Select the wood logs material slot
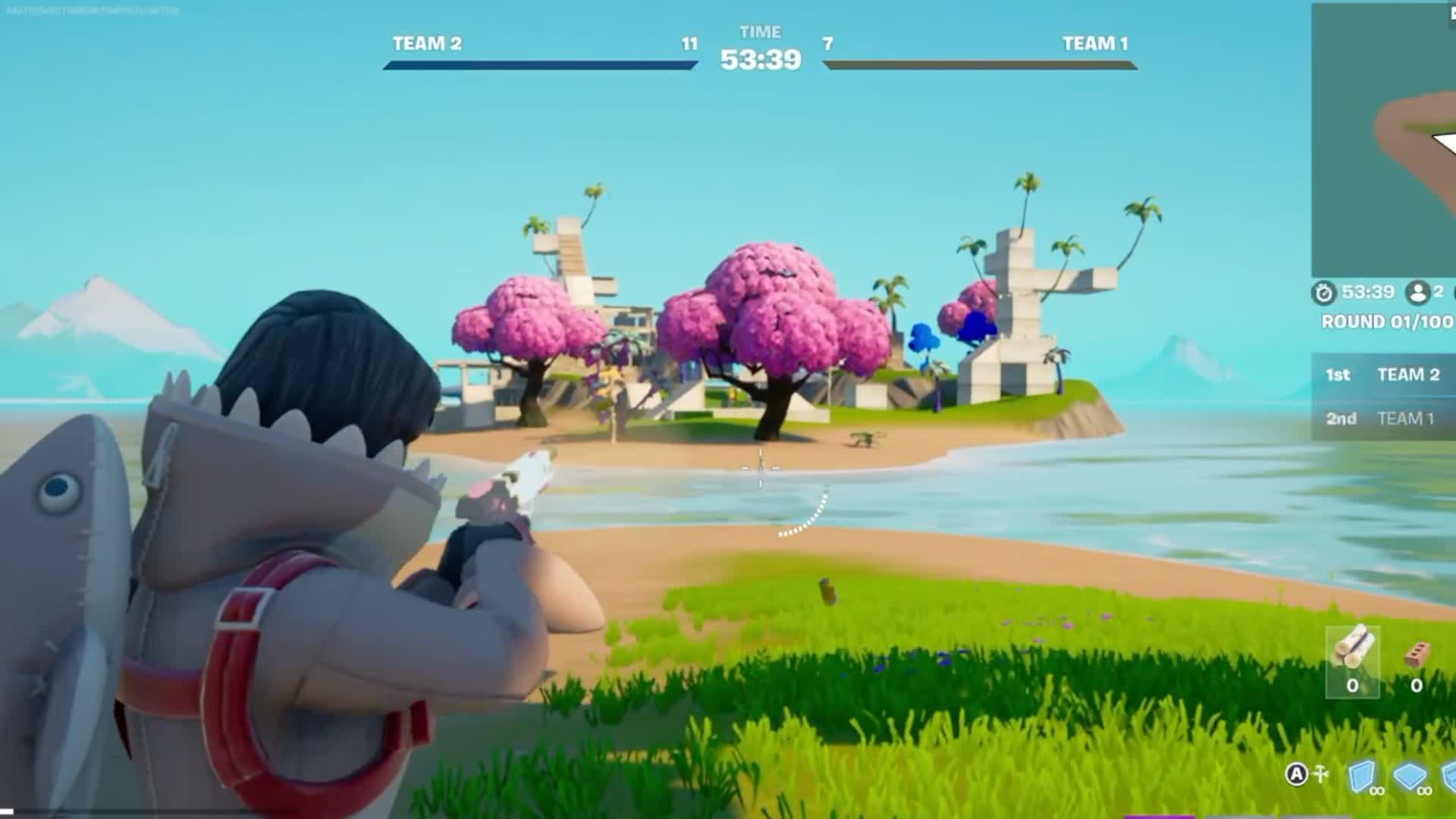Screen dimensions: 1456x819 pyautogui.click(x=1352, y=661)
